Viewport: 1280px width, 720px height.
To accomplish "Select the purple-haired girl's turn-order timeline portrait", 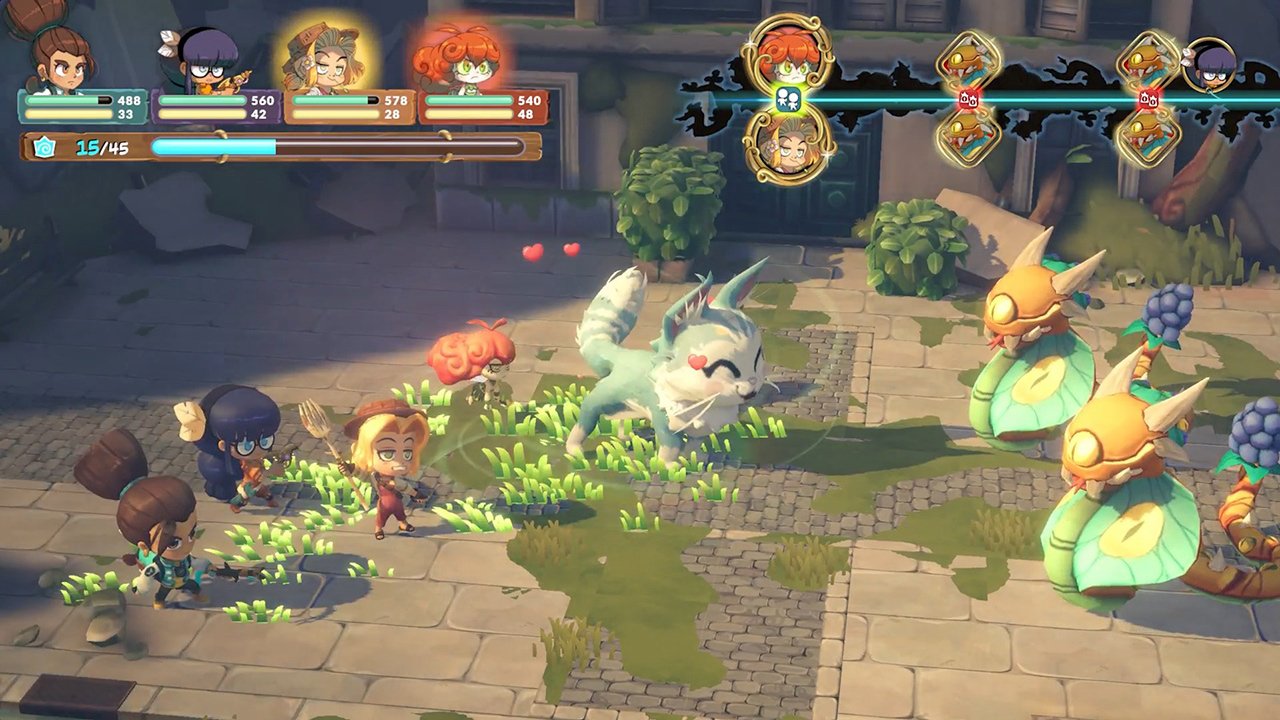I will 1210,64.
